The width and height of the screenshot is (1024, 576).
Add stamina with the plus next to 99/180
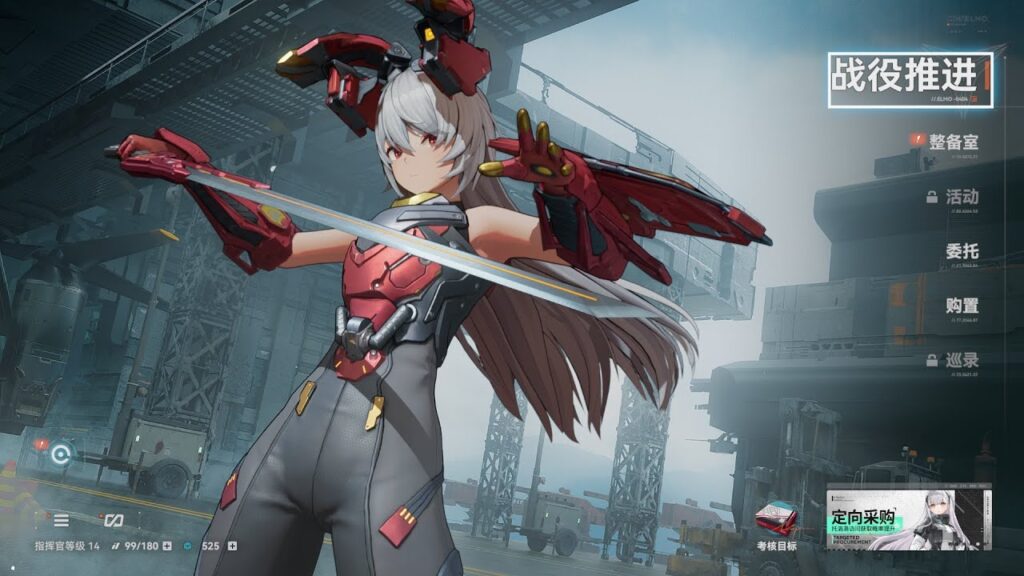tap(167, 546)
